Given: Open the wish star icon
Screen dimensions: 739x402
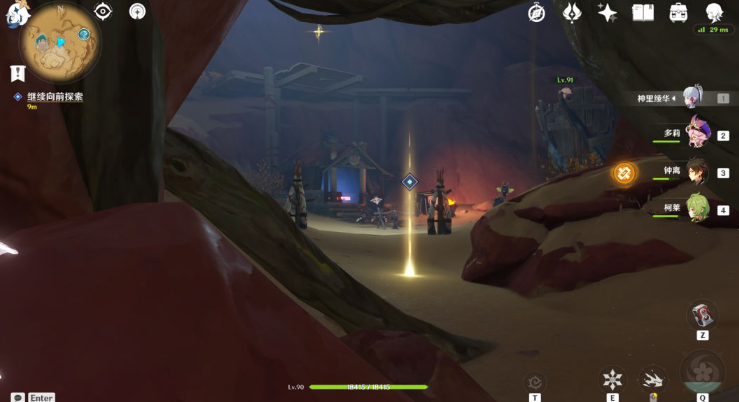Looking at the screenshot, I should 607,12.
